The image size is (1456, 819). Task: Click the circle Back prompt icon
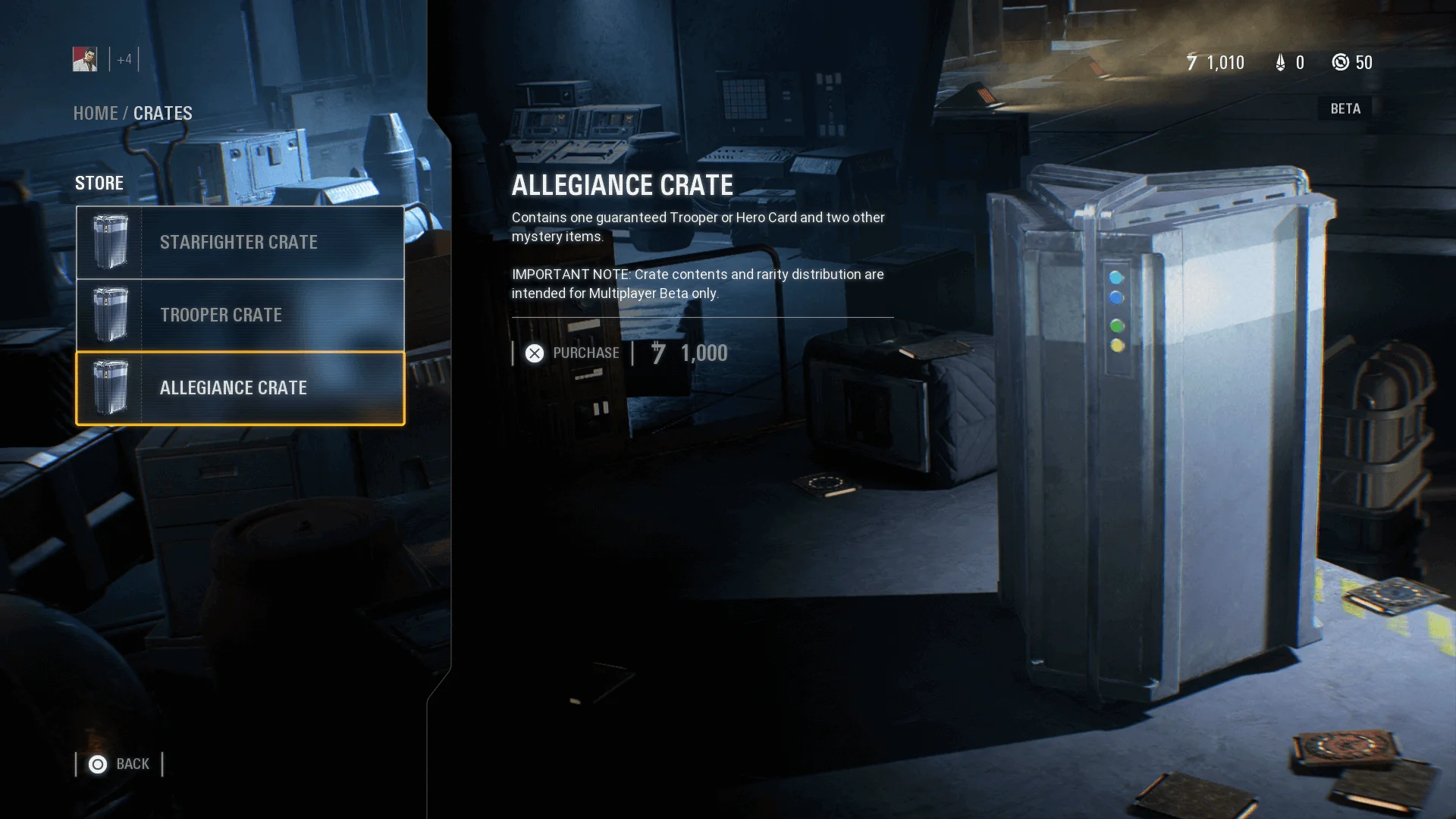point(97,764)
